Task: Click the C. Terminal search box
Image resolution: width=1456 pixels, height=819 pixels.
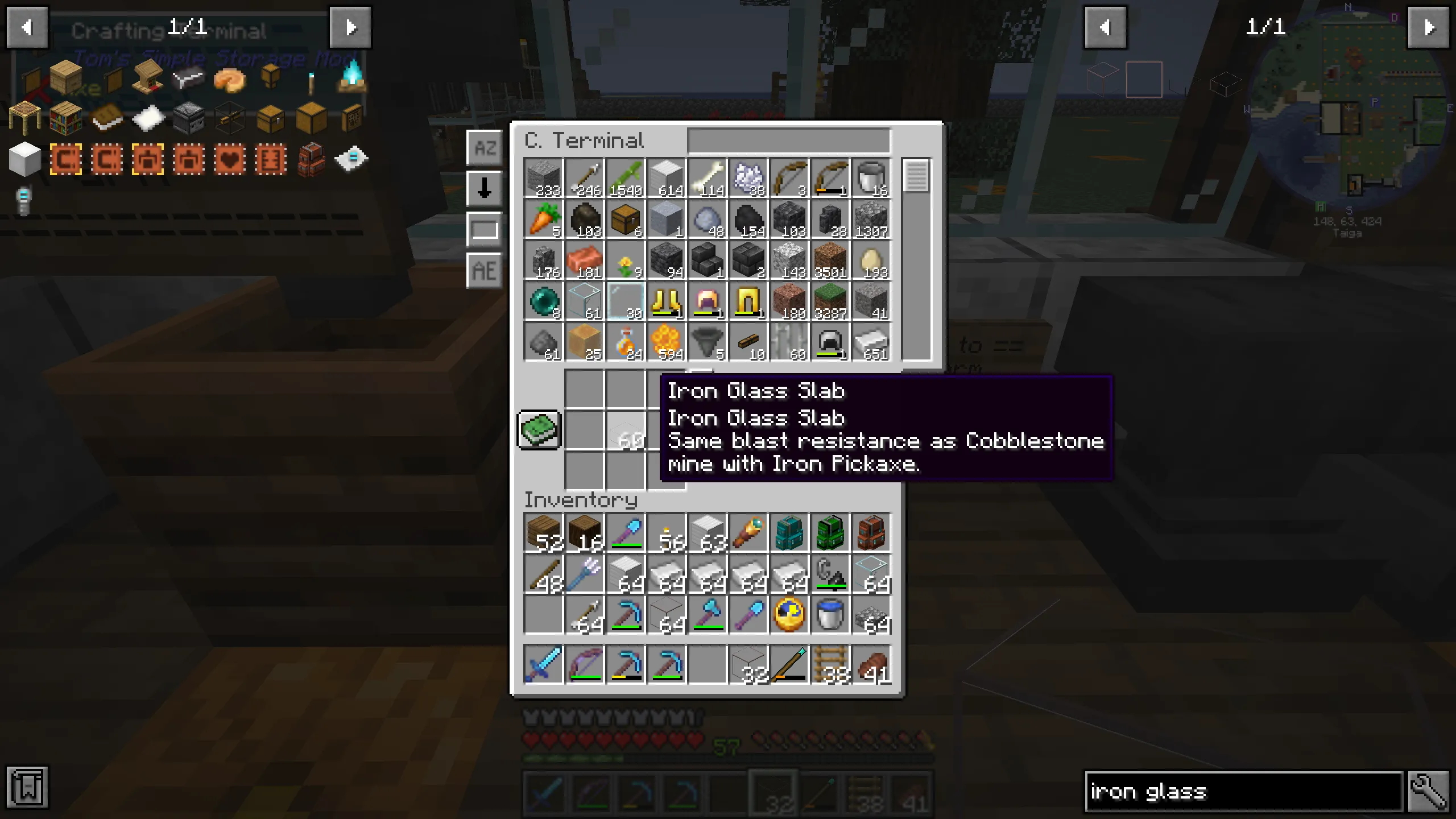Action: [788, 140]
